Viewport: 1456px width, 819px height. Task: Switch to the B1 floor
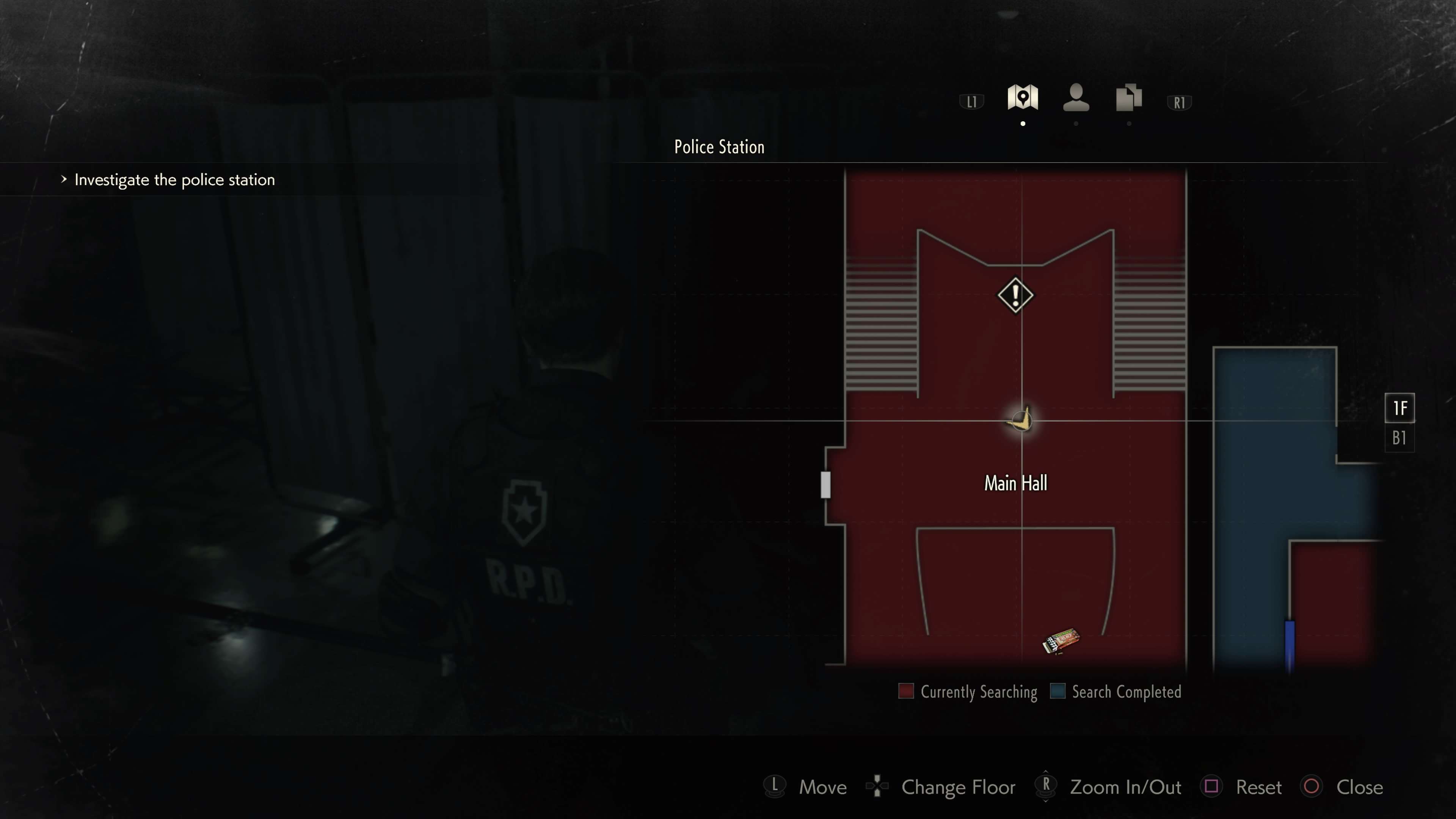[x=1399, y=438]
